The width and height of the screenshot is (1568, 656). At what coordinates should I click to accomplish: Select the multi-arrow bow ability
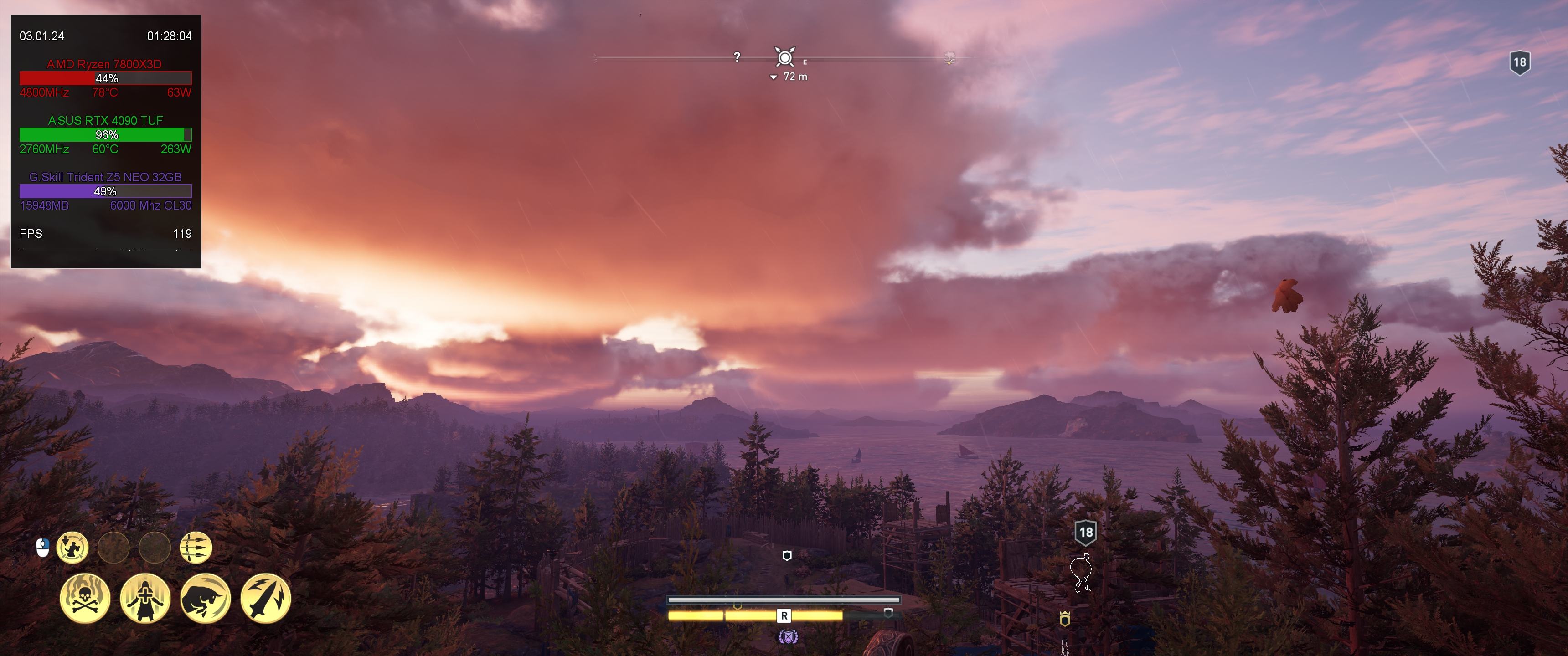pyautogui.click(x=196, y=548)
